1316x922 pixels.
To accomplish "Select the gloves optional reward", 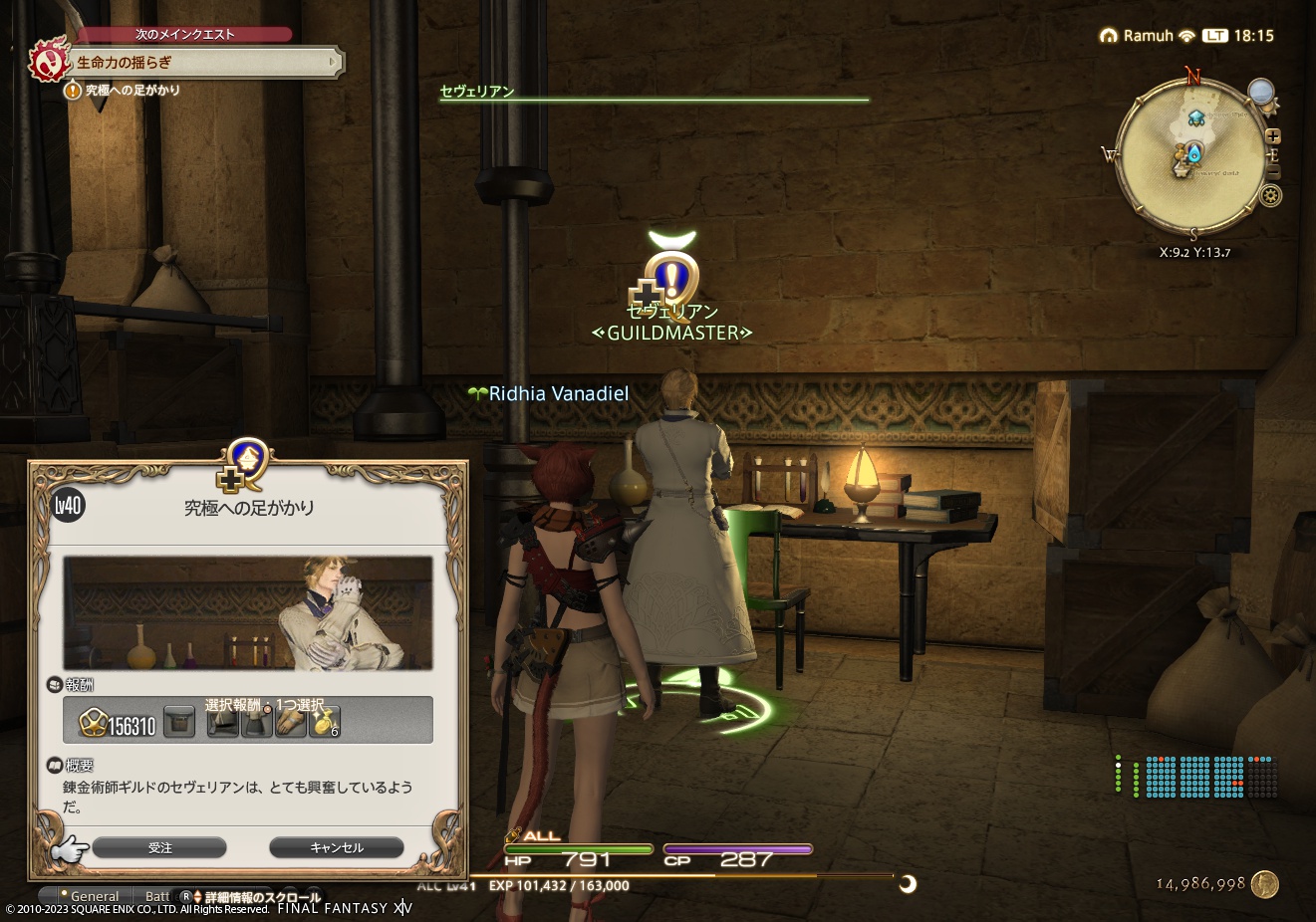I will point(293,721).
